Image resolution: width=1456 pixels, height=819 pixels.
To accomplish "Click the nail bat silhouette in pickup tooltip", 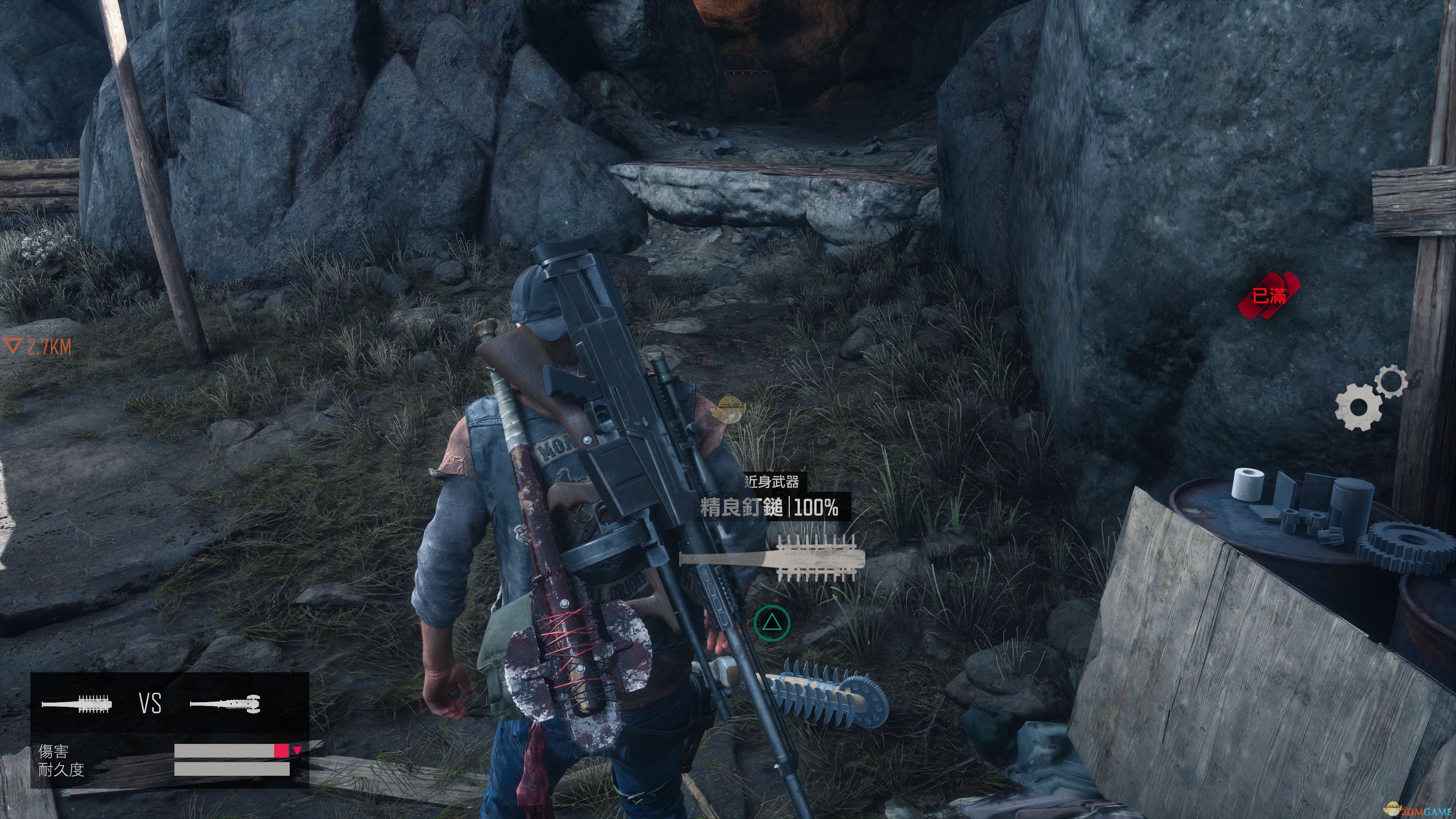I will [772, 559].
